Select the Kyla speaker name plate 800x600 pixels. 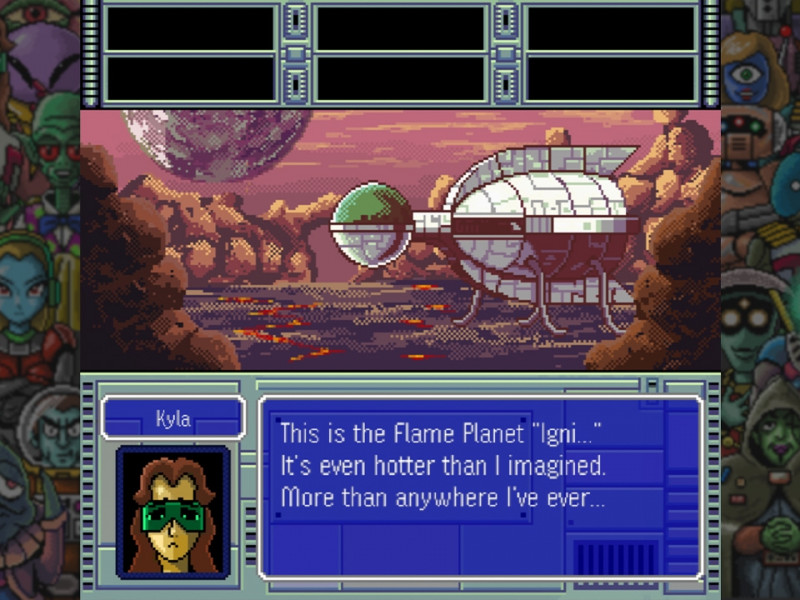coord(173,418)
